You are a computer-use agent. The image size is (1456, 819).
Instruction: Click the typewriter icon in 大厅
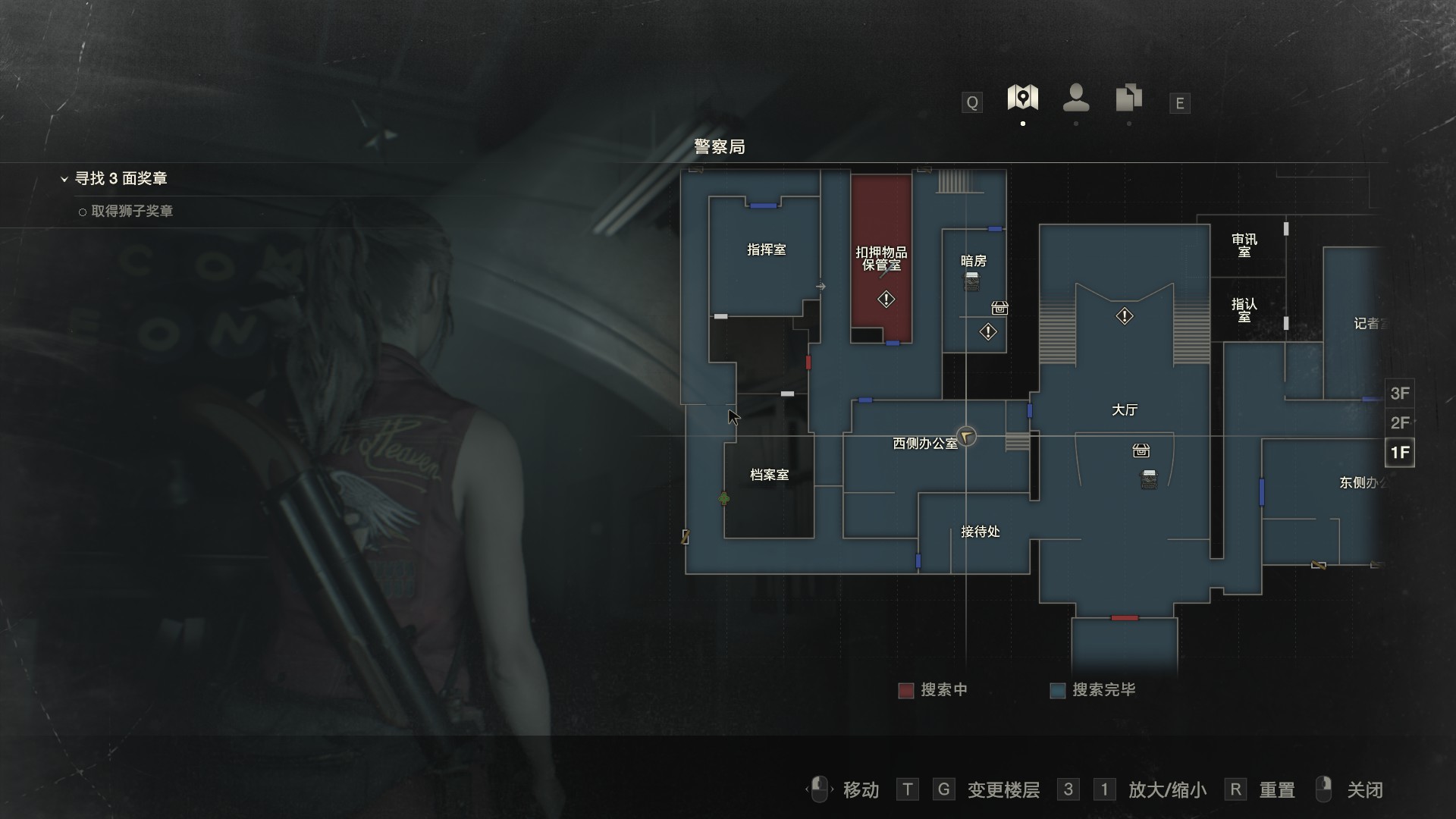pyautogui.click(x=1149, y=479)
